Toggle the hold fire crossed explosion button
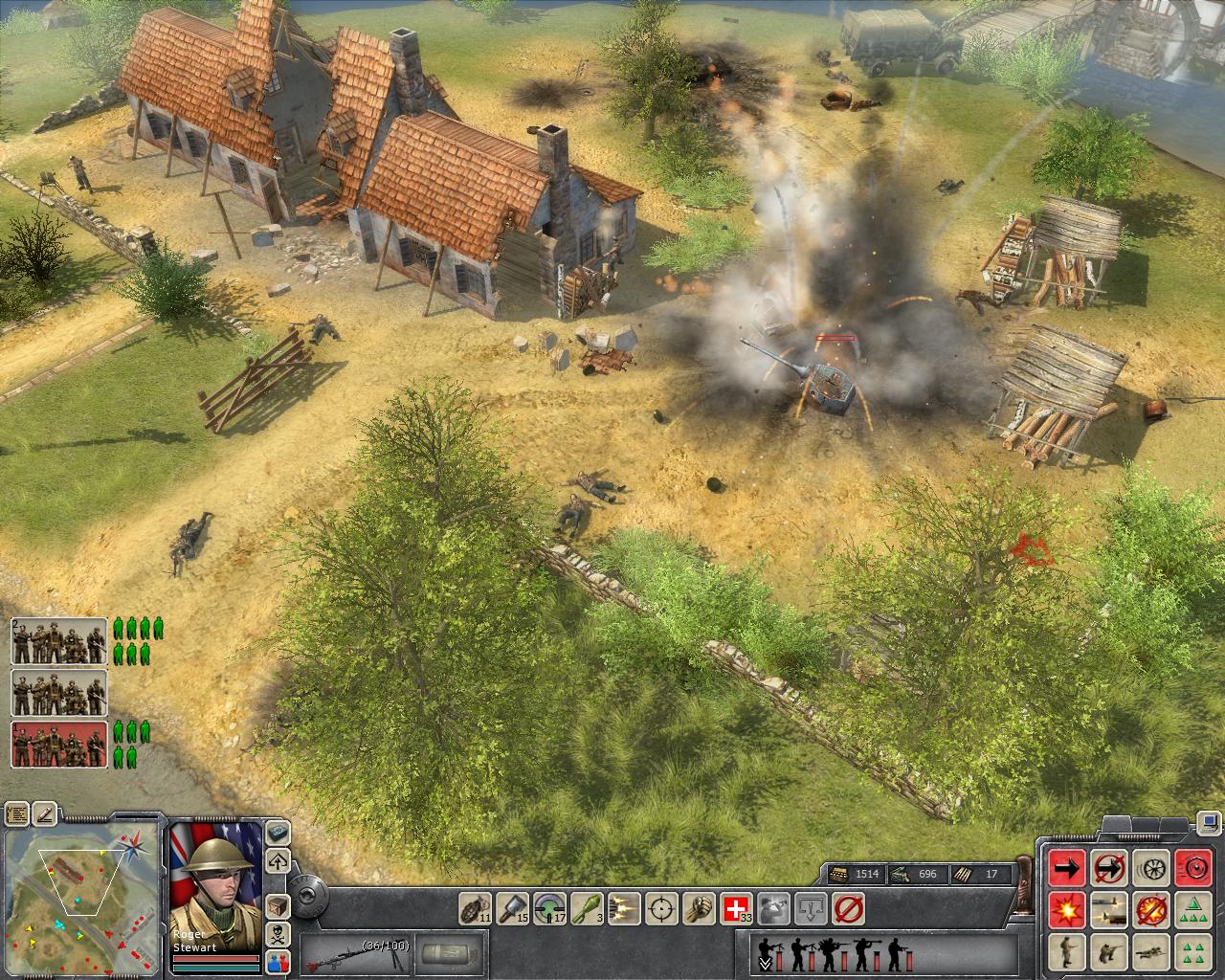This screenshot has height=980, width=1225. [1151, 910]
